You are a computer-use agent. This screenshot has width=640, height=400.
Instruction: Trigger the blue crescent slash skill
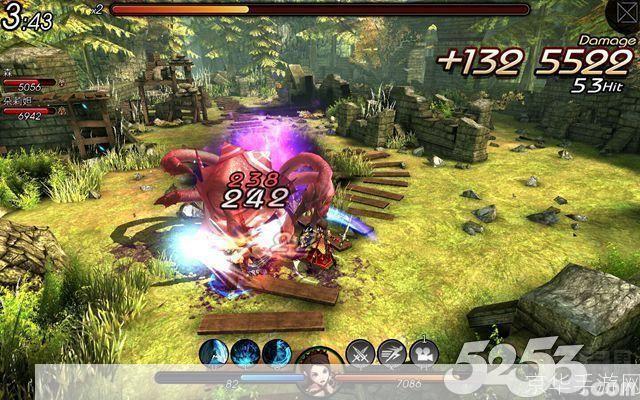pyautogui.click(x=277, y=352)
